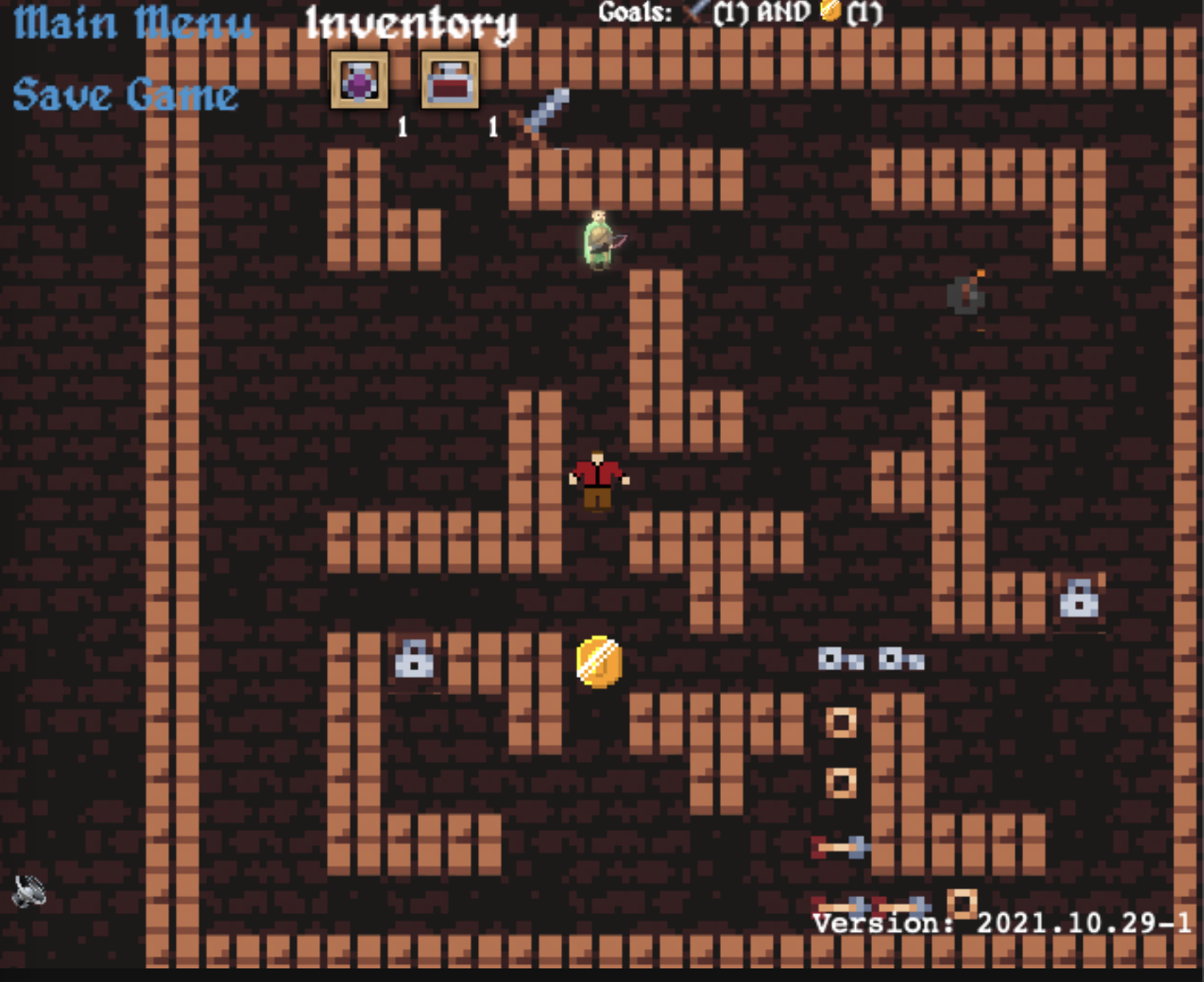Mute the game with the speaker icon
The width and height of the screenshot is (1204, 982).
click(31, 891)
